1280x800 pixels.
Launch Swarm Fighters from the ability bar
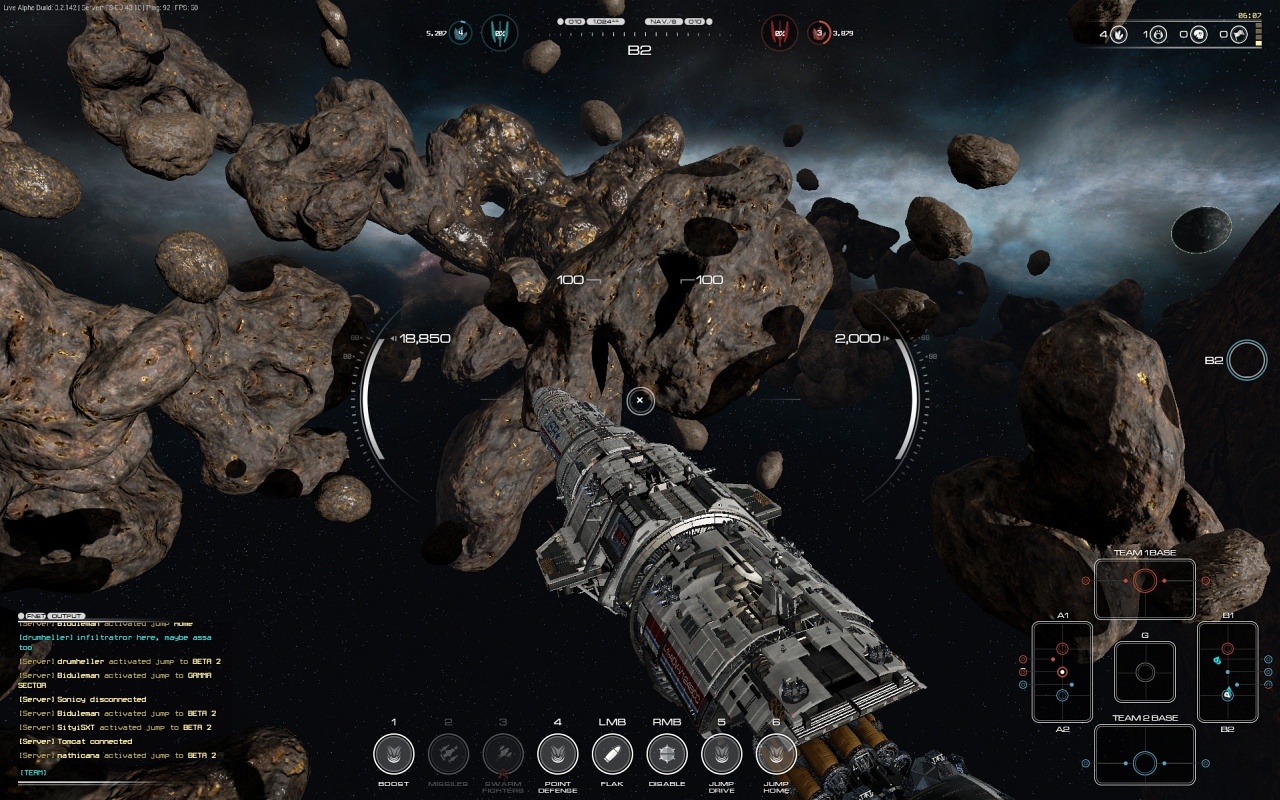(x=503, y=754)
